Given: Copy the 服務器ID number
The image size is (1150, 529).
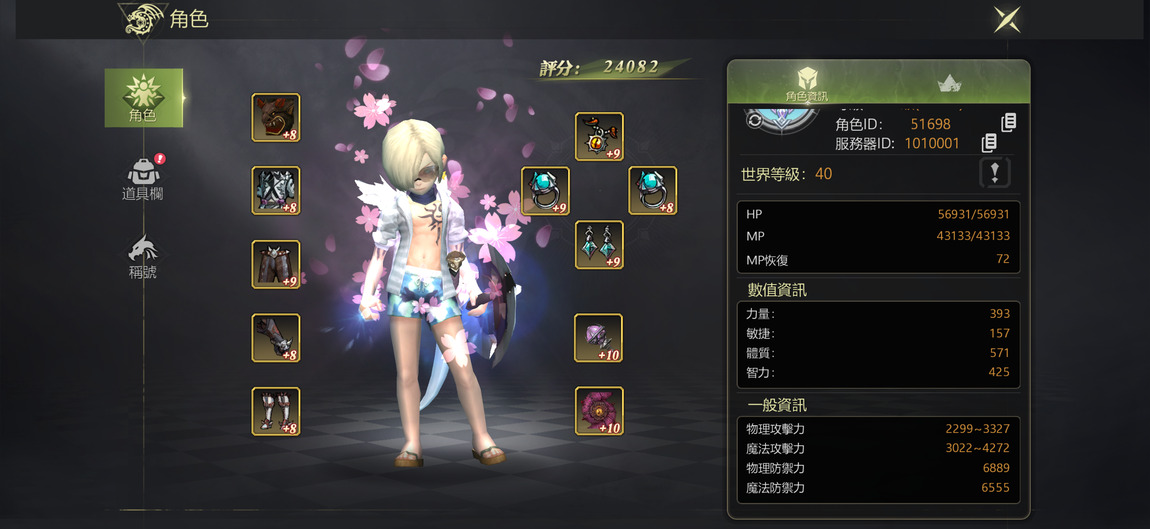Looking at the screenshot, I should [990, 144].
